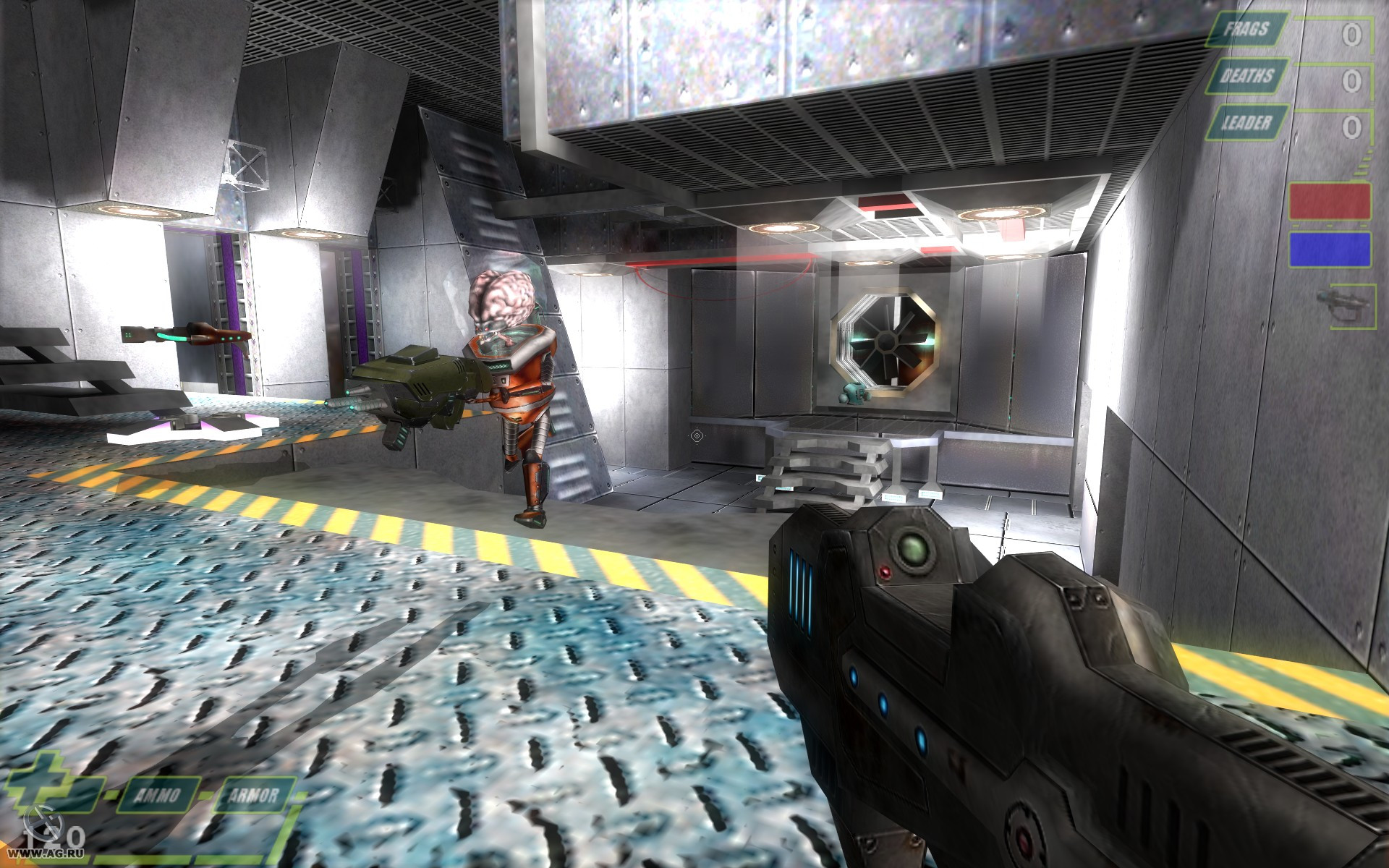This screenshot has width=1389, height=868.
Task: Click the red team color swatch
Action: pos(1330,202)
